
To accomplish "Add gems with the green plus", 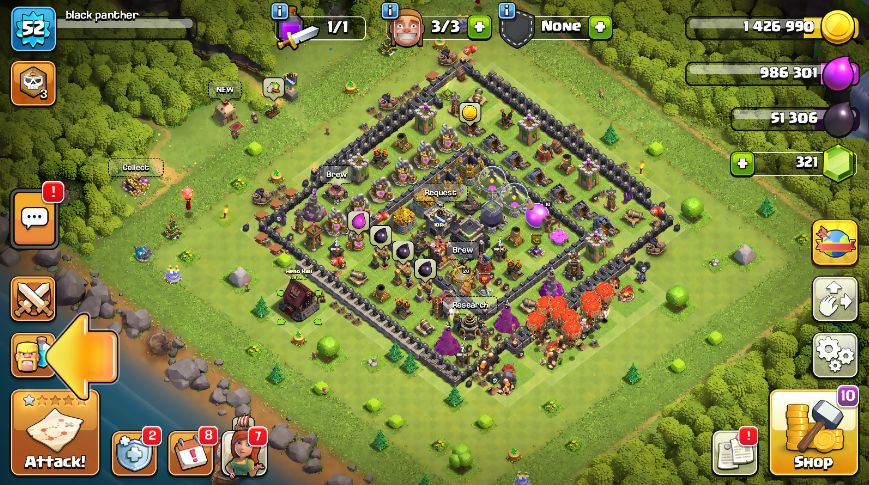I will coord(742,163).
